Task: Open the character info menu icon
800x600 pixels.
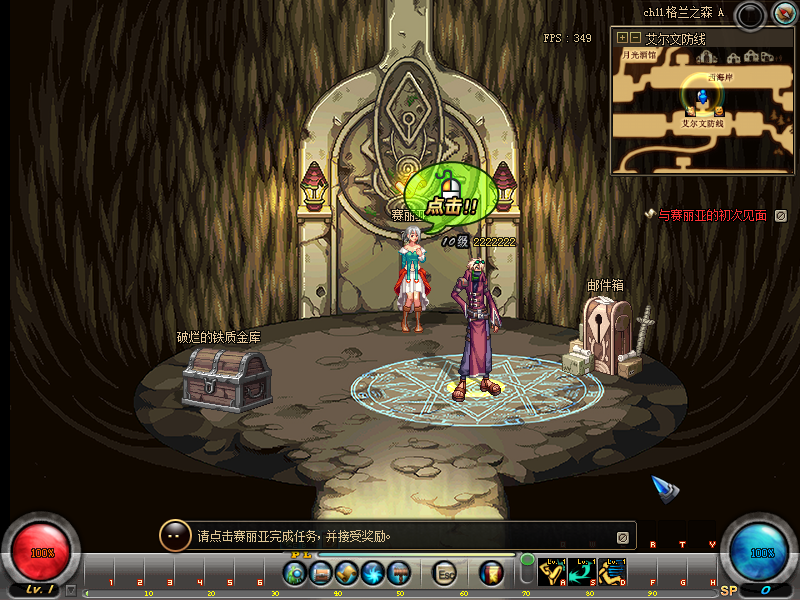Action: [x=294, y=574]
